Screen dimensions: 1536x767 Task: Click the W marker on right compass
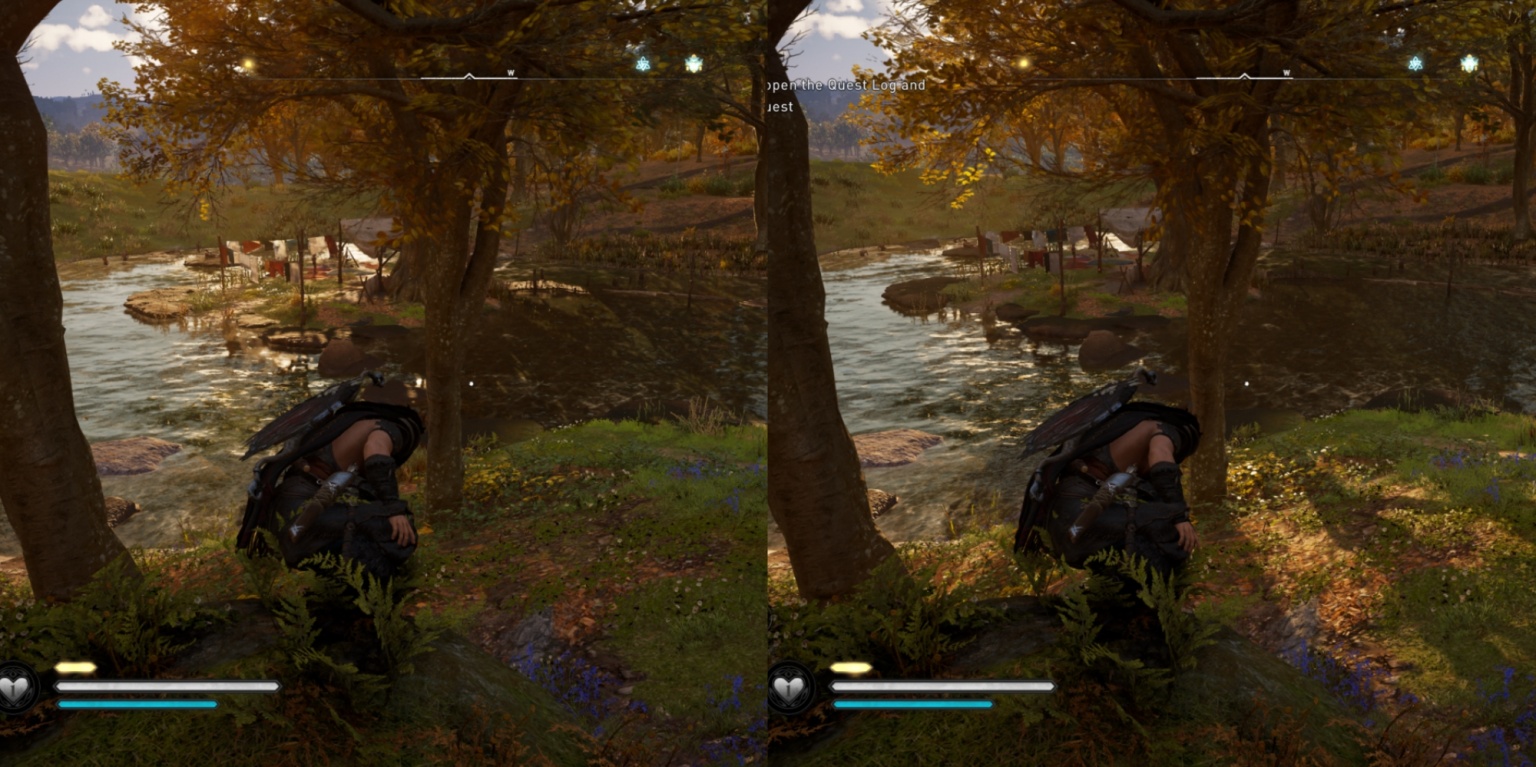point(1287,72)
